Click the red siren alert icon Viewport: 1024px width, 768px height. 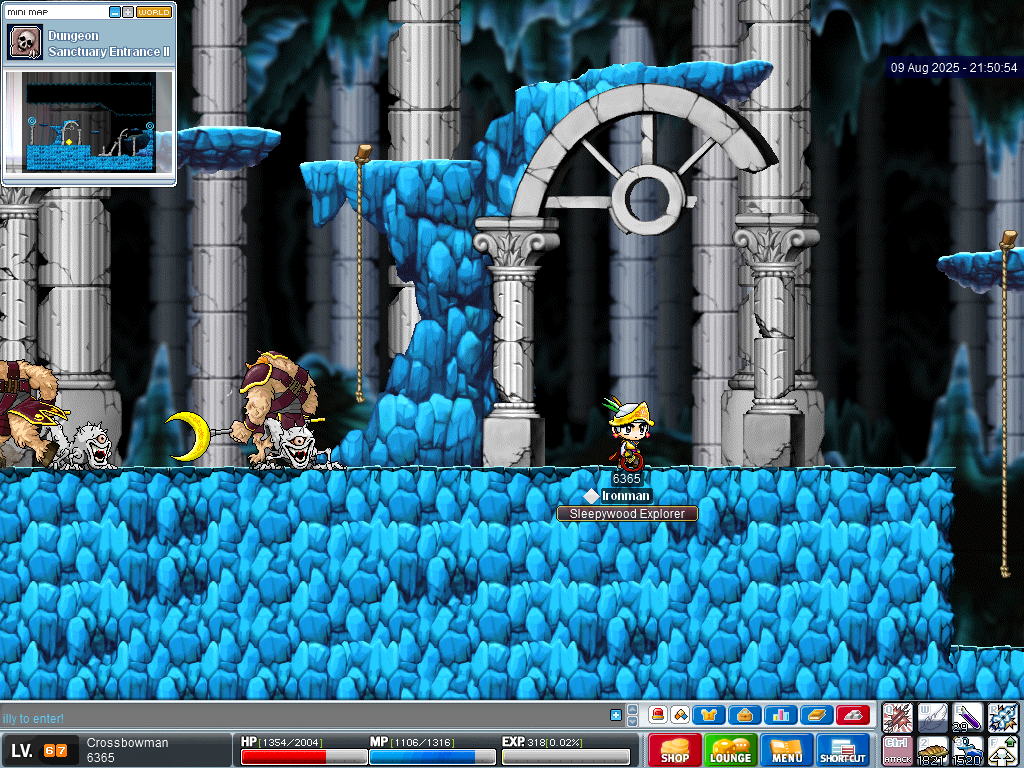[658, 715]
